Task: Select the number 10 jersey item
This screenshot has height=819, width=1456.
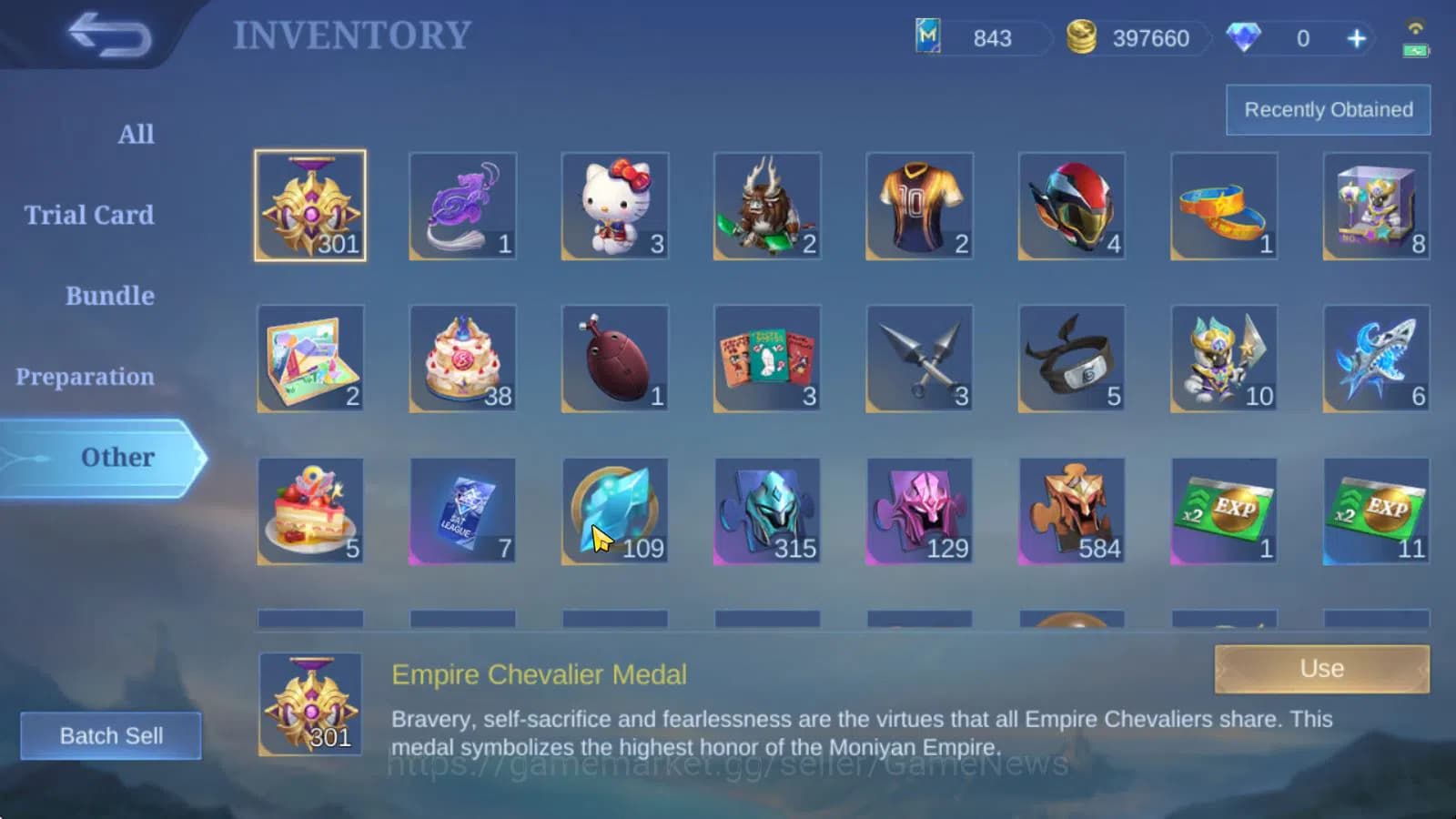Action: click(x=919, y=206)
